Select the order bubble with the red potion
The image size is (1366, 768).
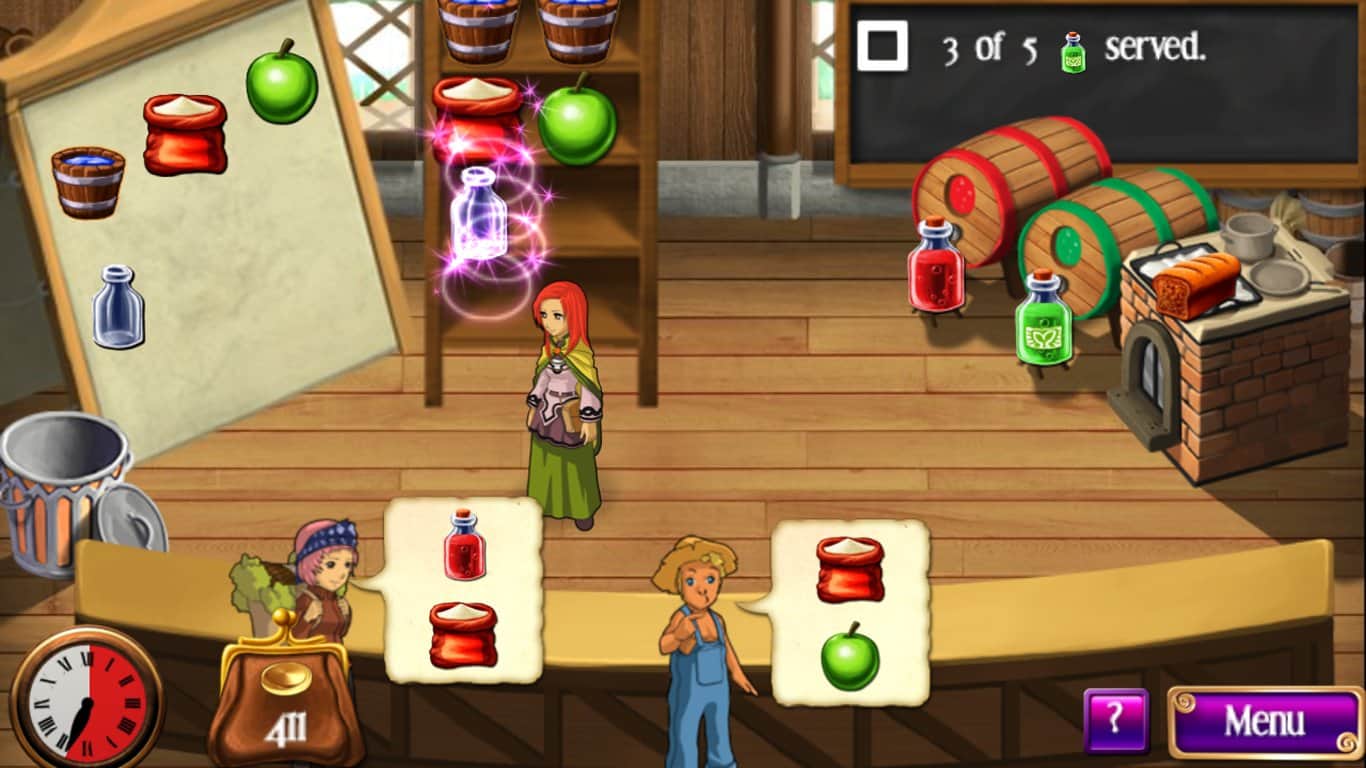(x=462, y=590)
